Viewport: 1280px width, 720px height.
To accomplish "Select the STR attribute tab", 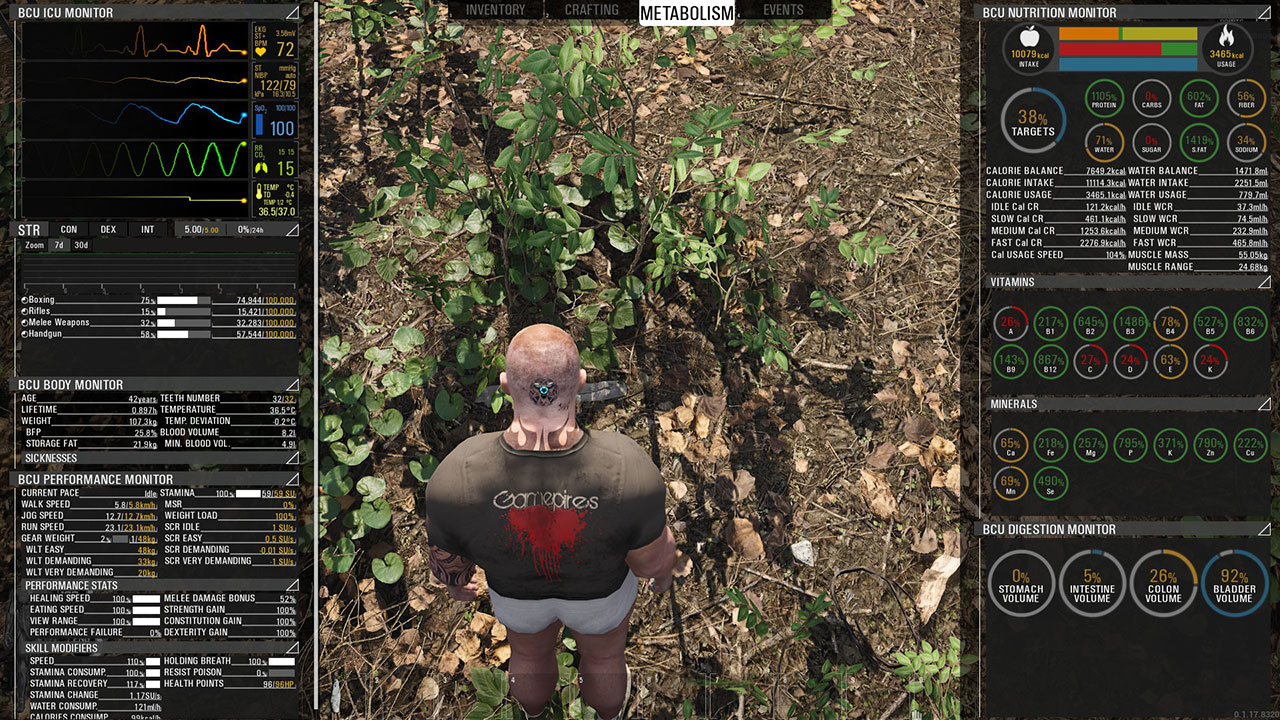I will (29, 230).
